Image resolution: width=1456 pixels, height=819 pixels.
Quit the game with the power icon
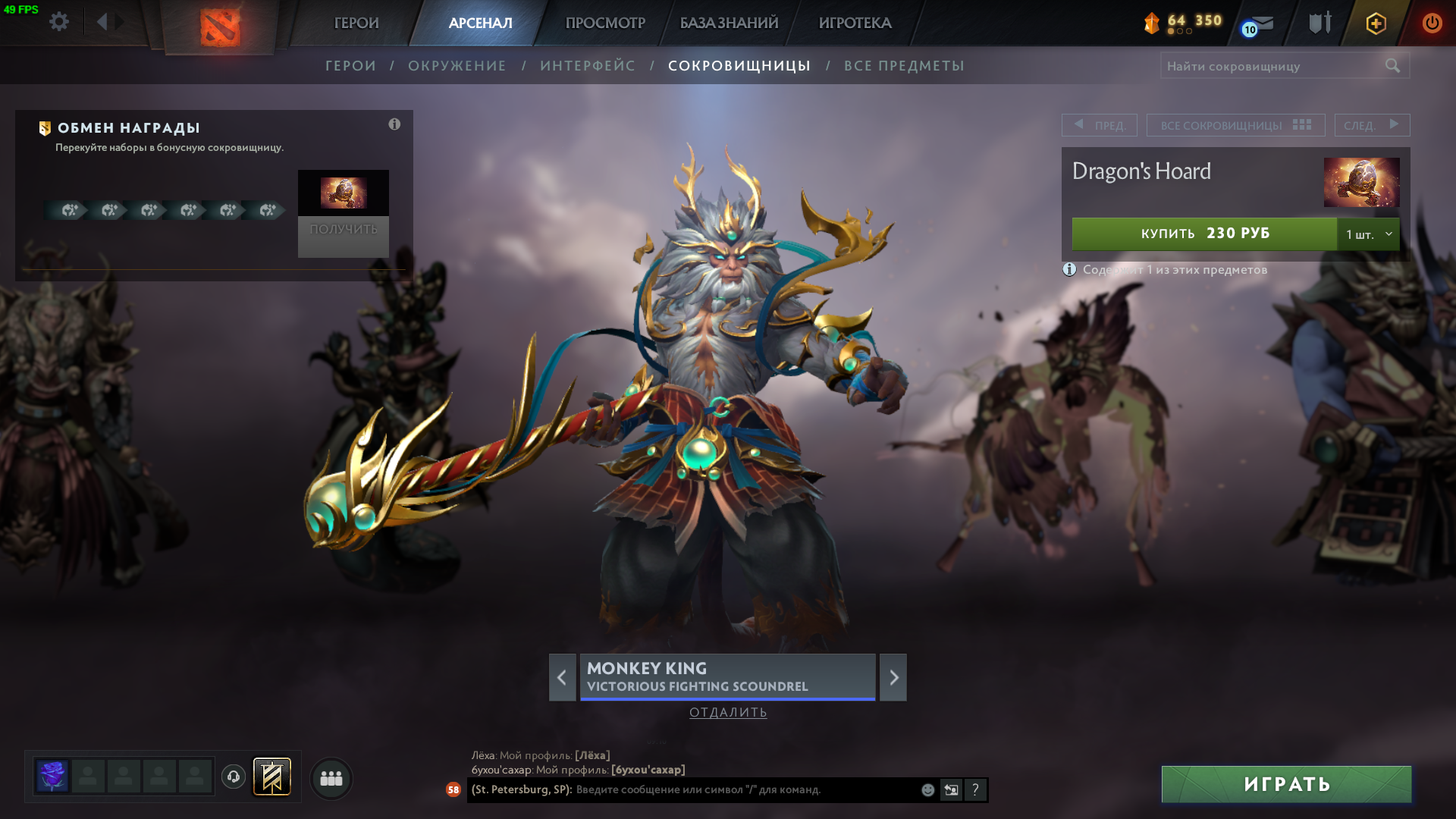[1432, 23]
